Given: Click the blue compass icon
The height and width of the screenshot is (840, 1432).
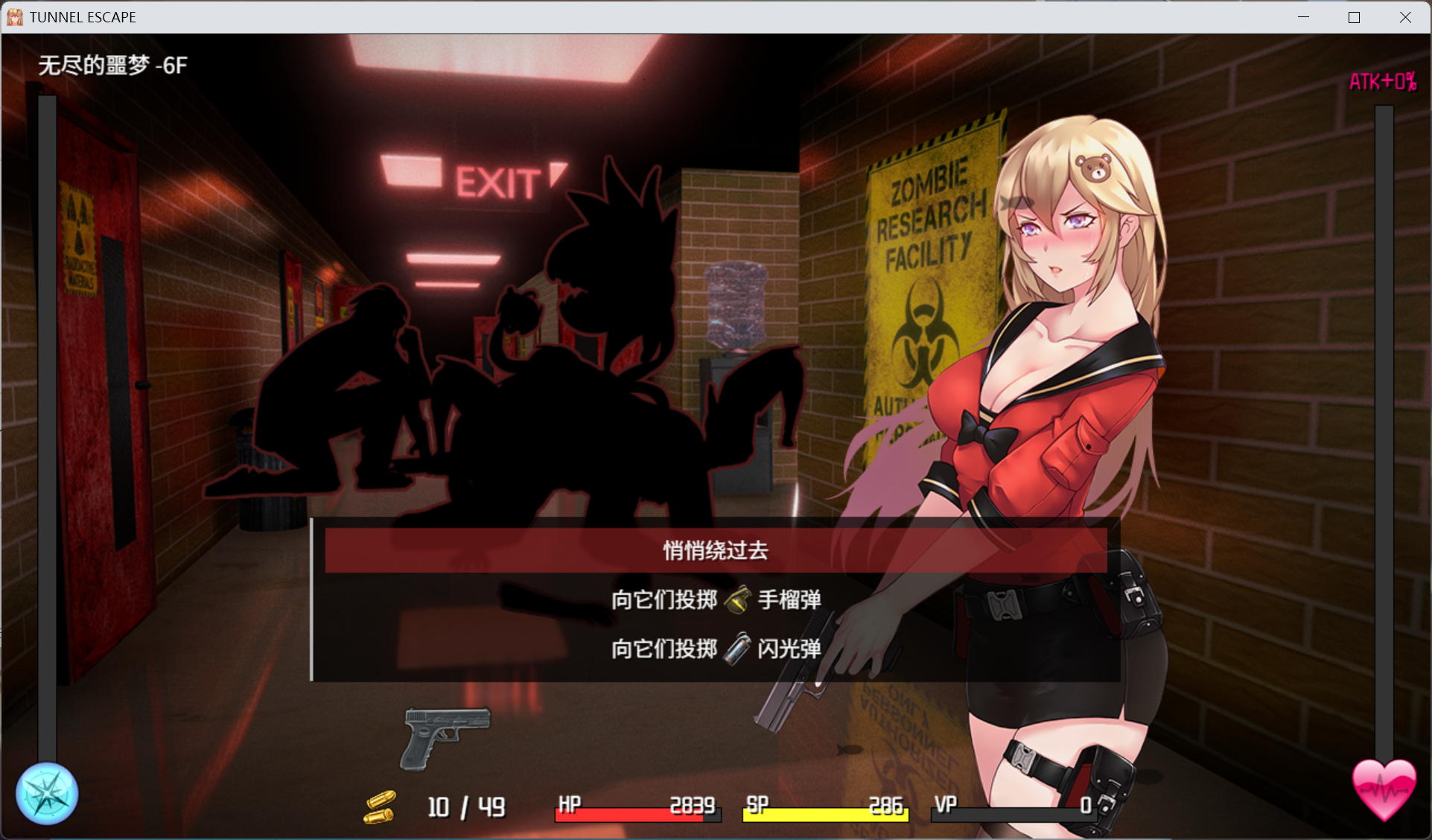Looking at the screenshot, I should (x=47, y=794).
